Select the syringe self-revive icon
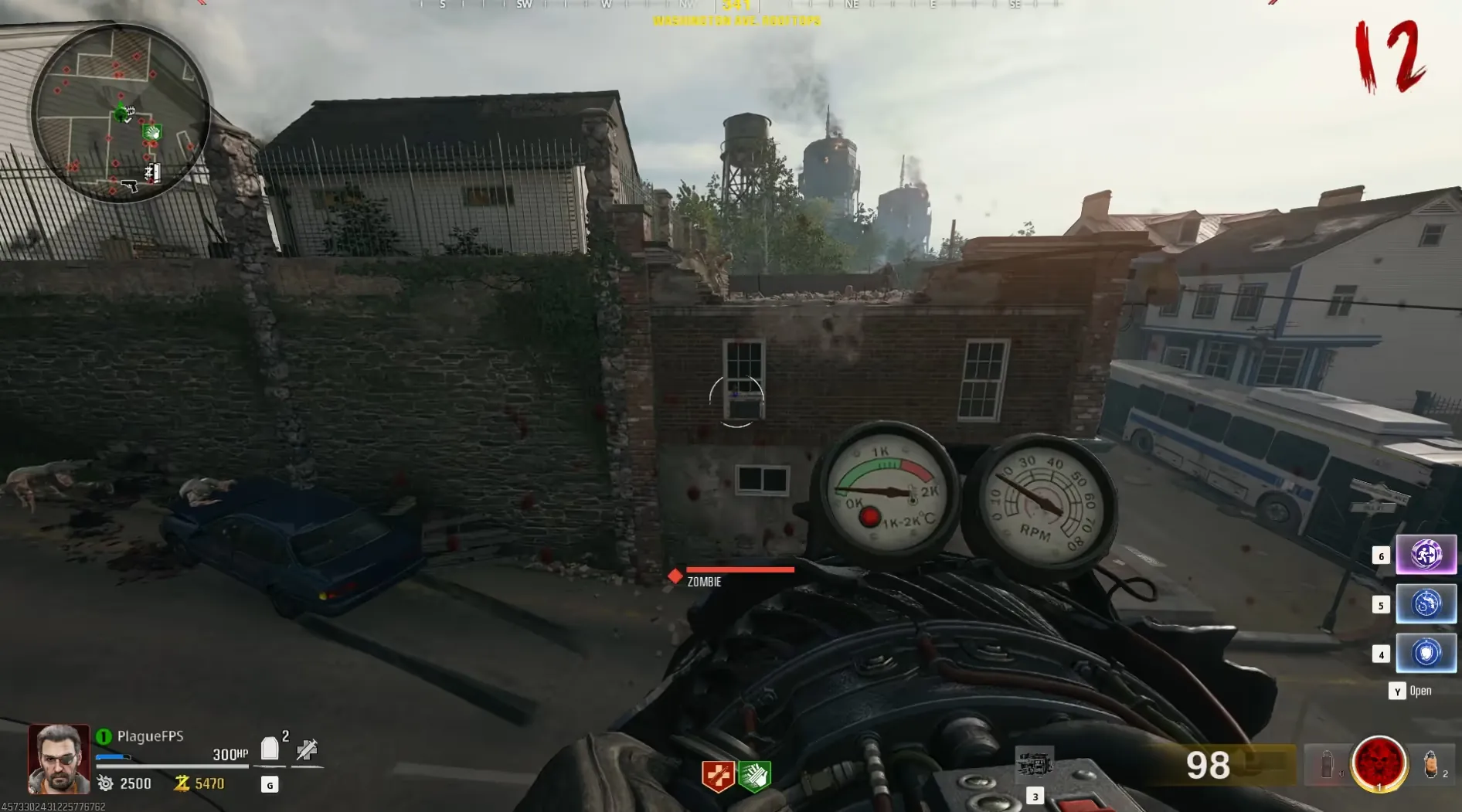The height and width of the screenshot is (812, 1462). tap(307, 749)
